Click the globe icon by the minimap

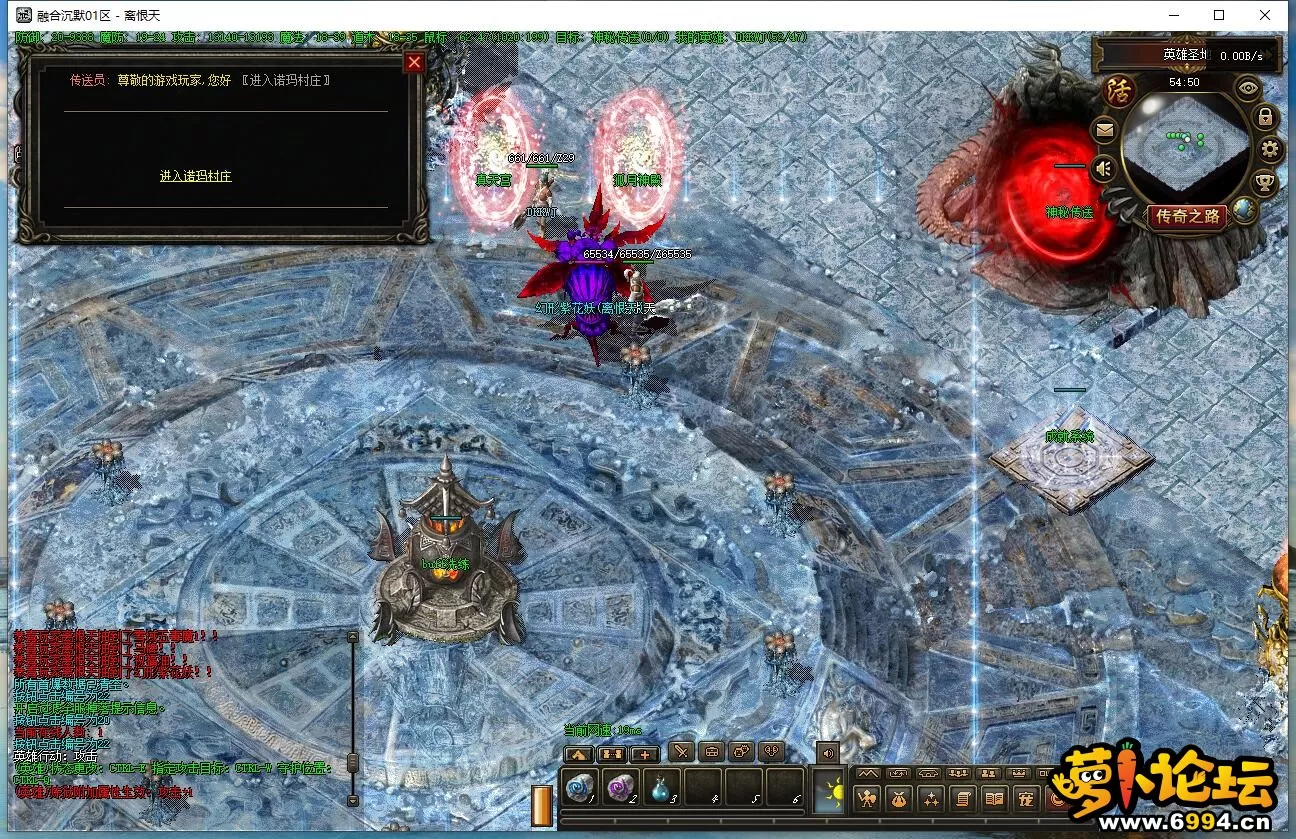(1244, 209)
